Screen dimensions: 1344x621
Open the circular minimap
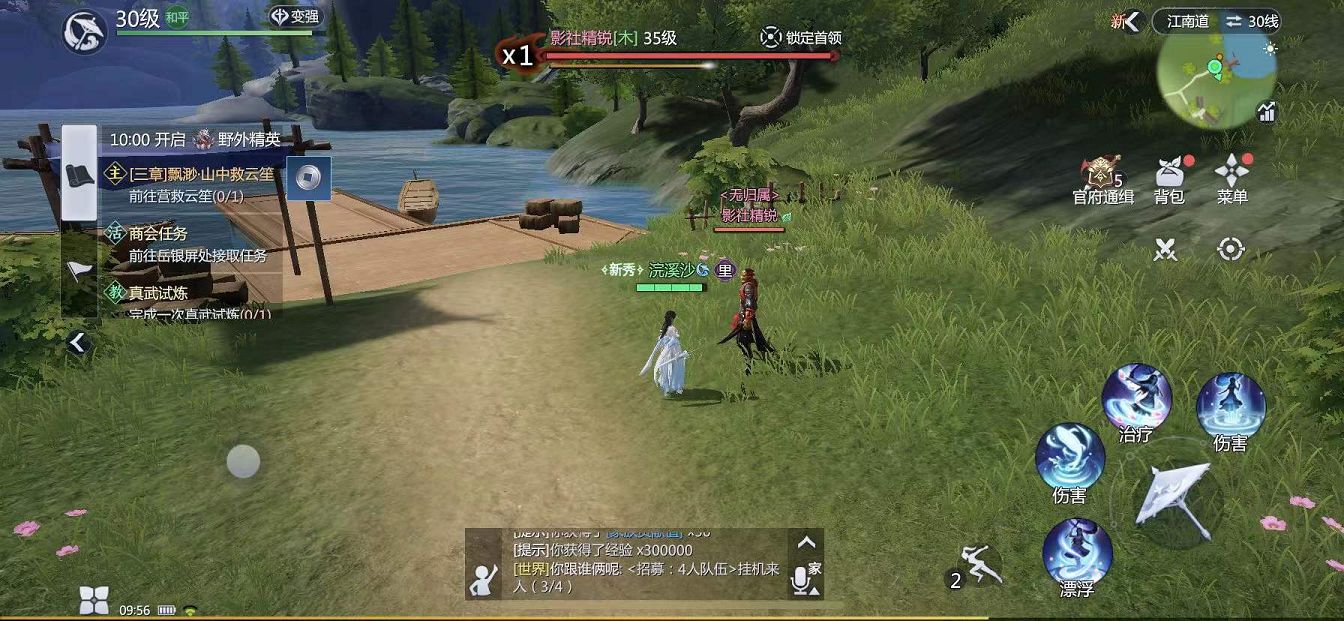pyautogui.click(x=1216, y=77)
